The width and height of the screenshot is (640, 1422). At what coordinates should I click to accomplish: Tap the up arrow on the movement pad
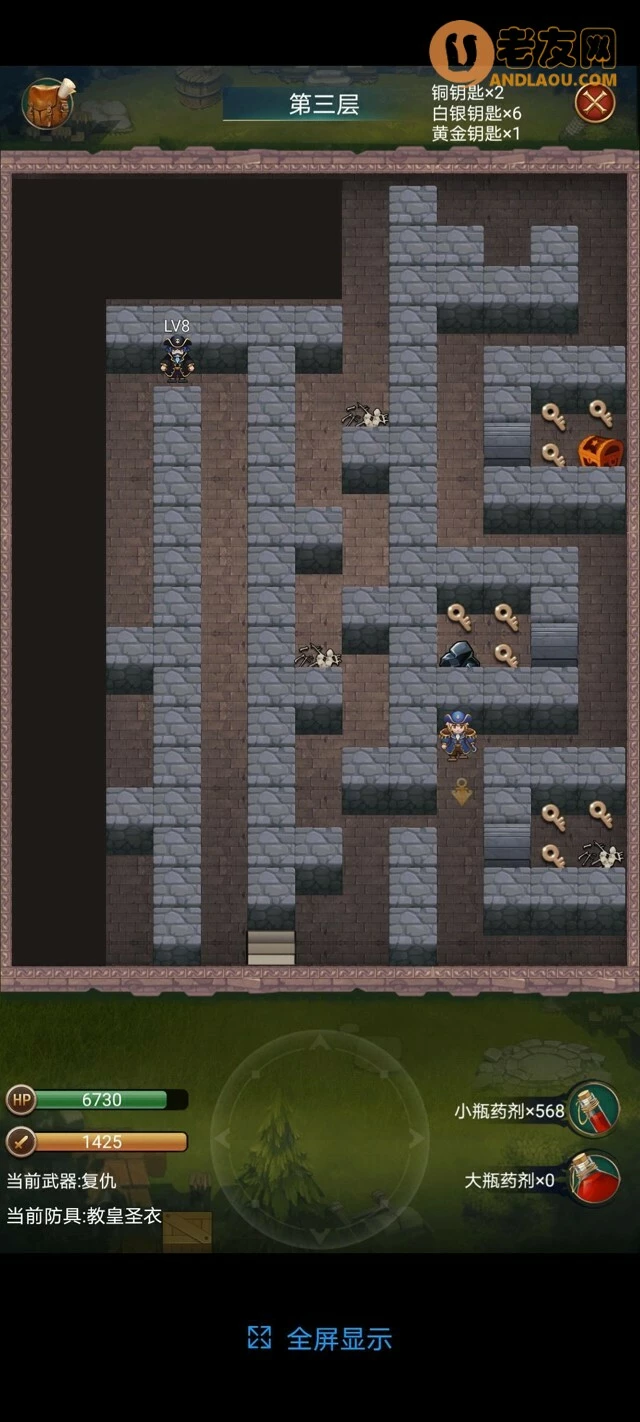pyautogui.click(x=319, y=1044)
